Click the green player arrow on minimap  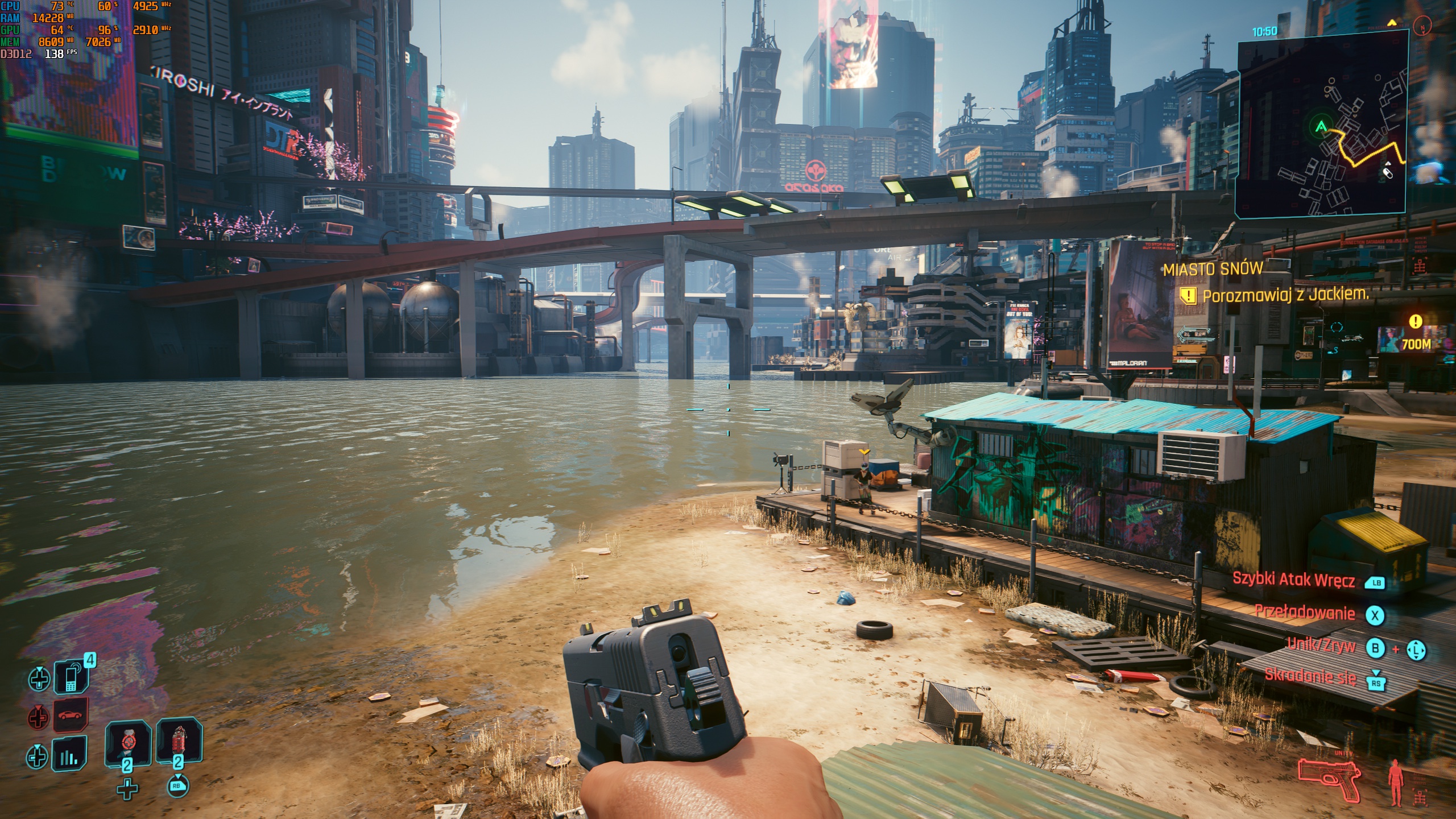point(1321,126)
